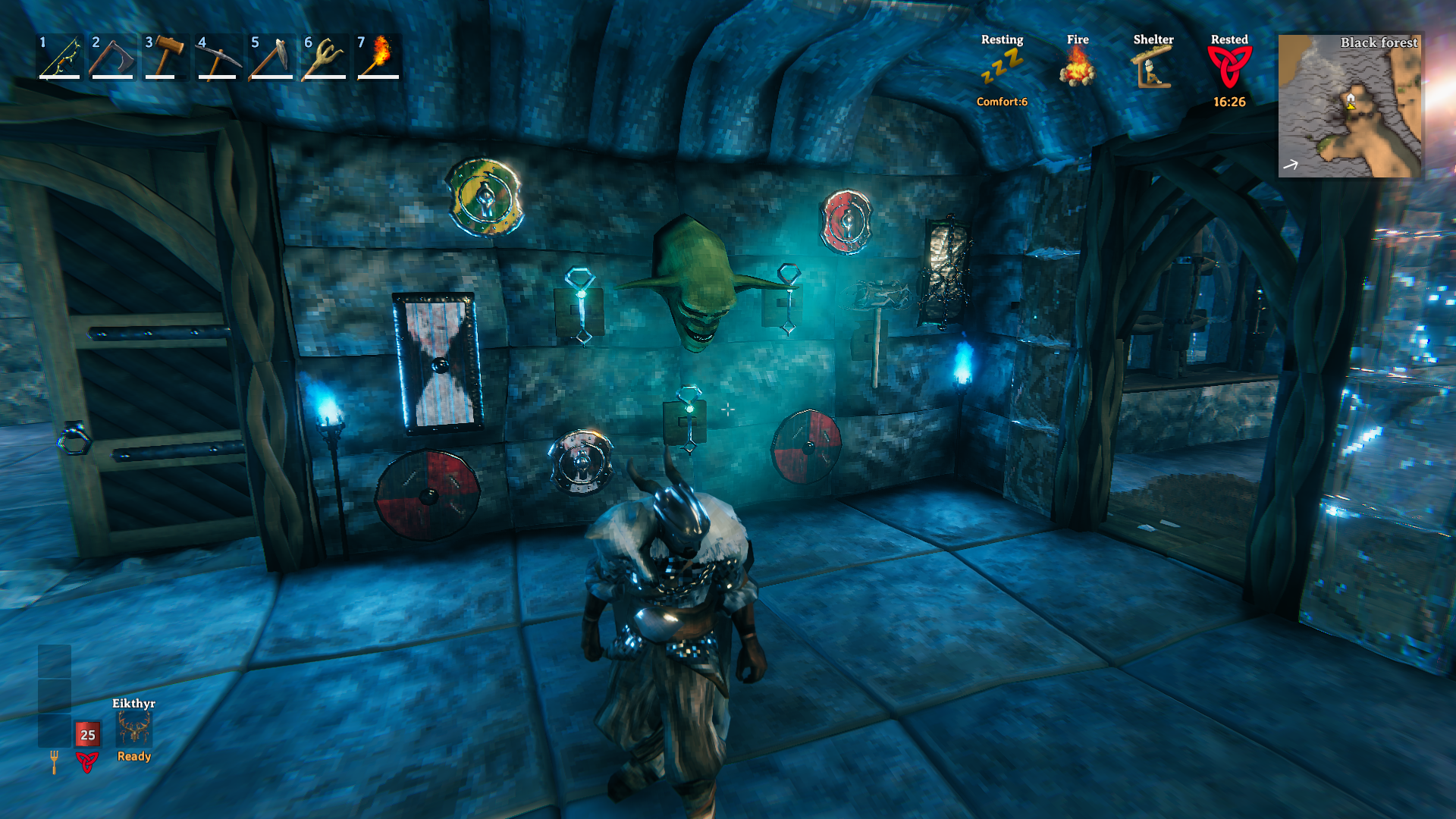The height and width of the screenshot is (819, 1456).
Task: Select the burning torch hotbar slot
Action: point(378,57)
